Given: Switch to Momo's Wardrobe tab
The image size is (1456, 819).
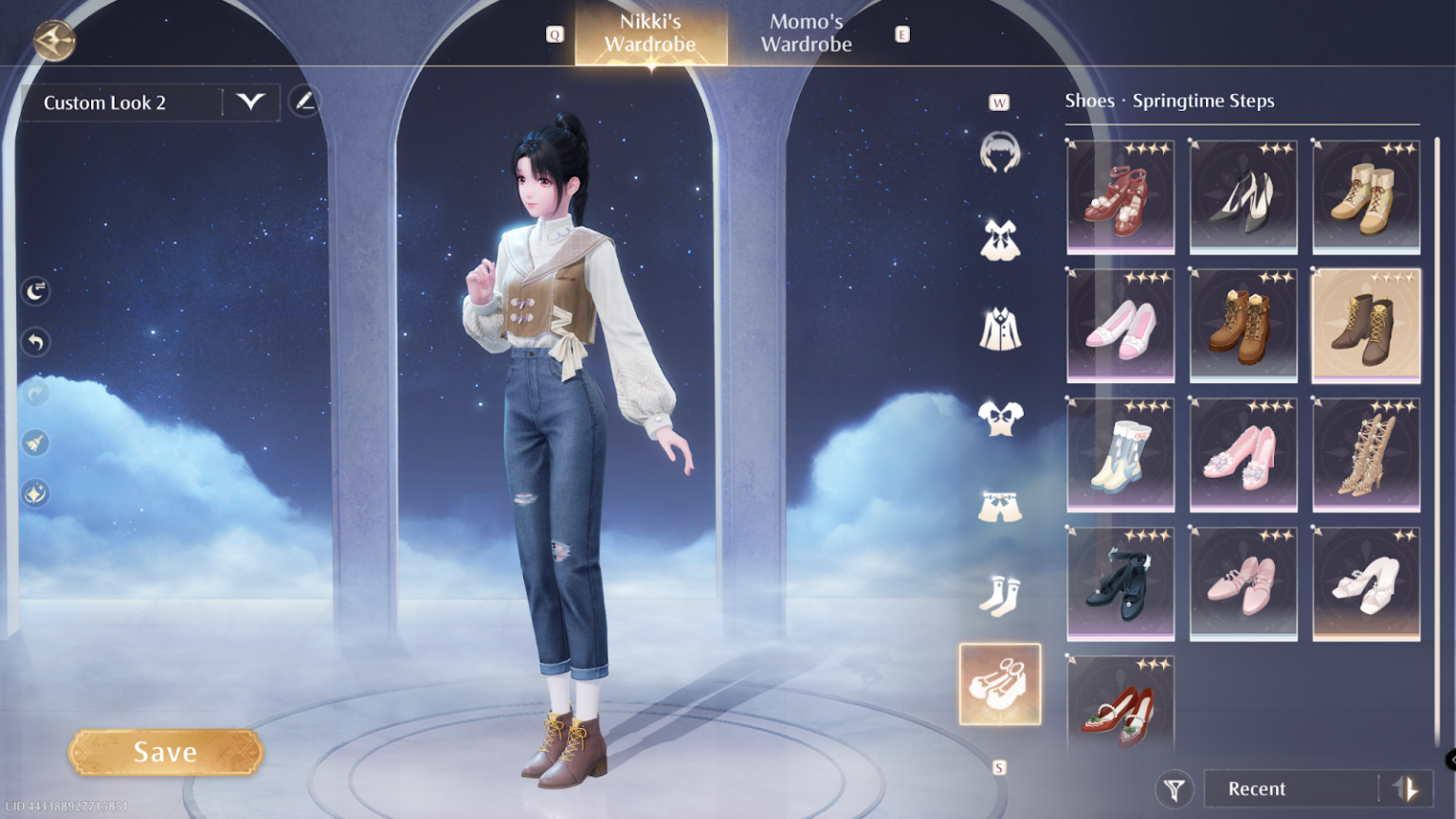Looking at the screenshot, I should 806,33.
